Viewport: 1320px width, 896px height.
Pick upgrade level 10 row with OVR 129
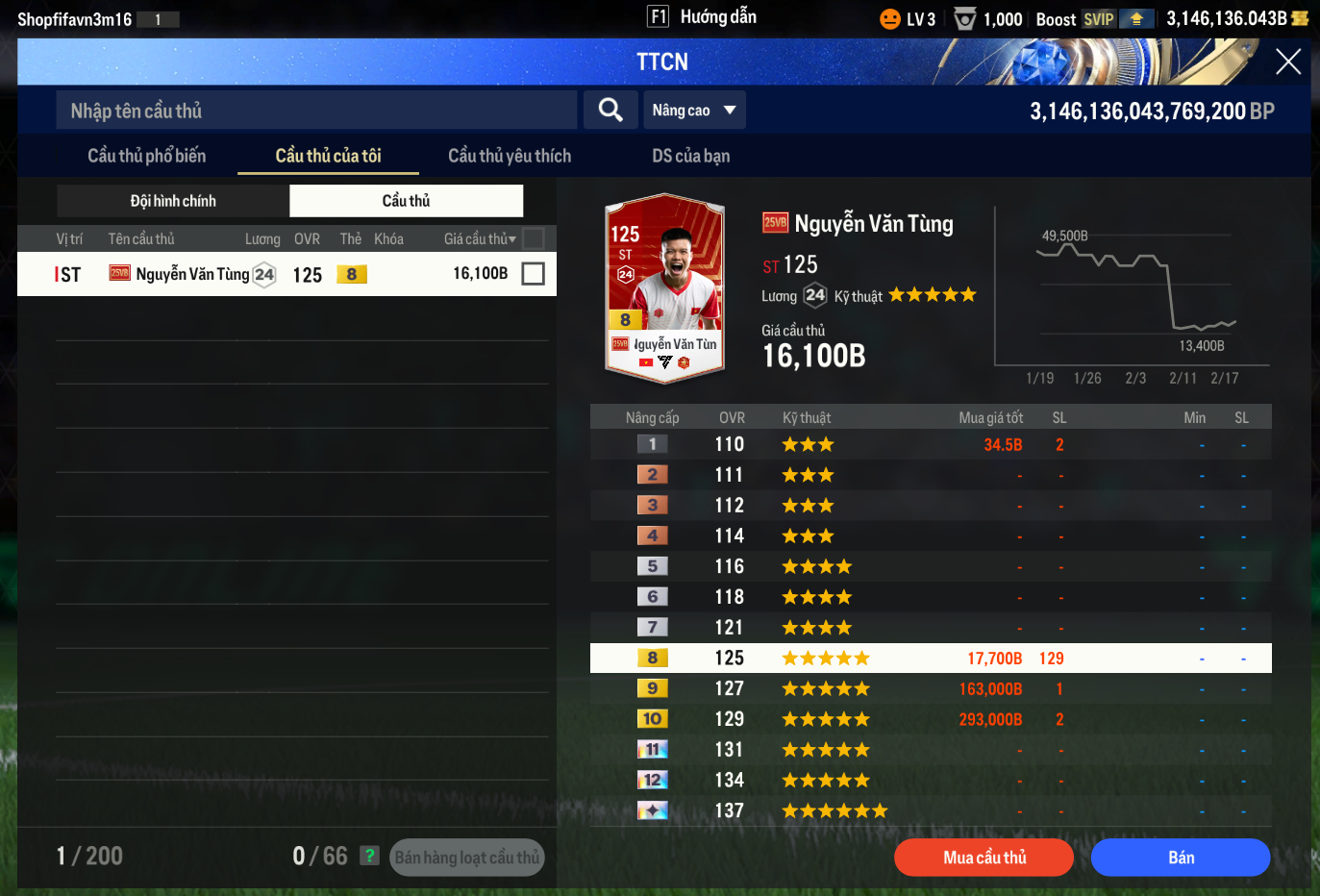930,719
